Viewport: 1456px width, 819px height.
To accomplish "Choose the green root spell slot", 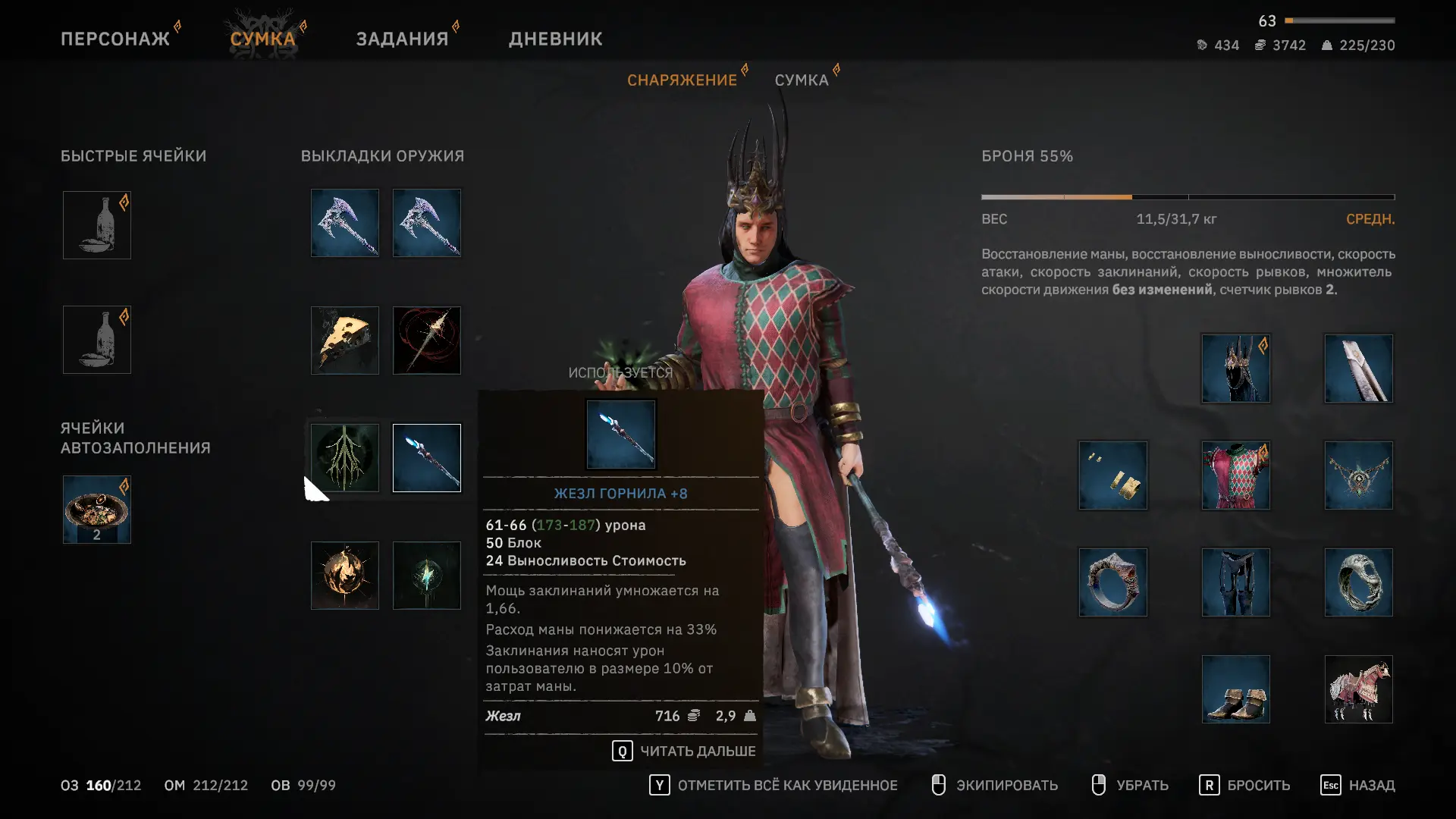I will tap(344, 458).
